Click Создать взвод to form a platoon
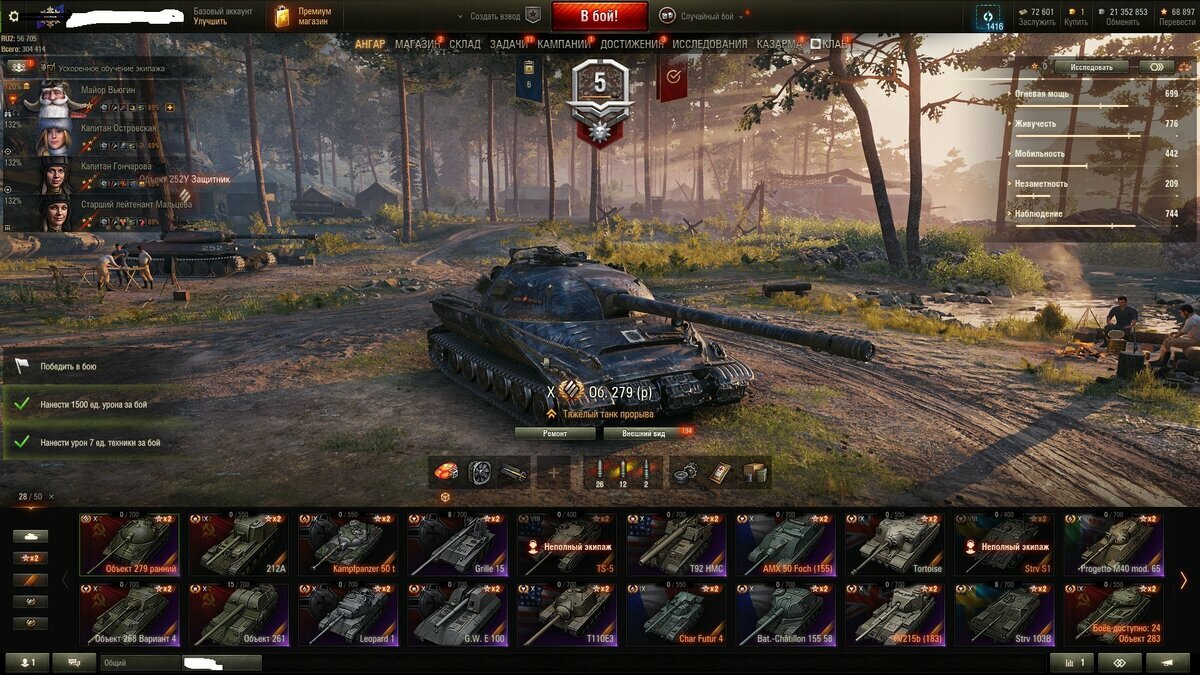This screenshot has height=675, width=1200. click(495, 16)
